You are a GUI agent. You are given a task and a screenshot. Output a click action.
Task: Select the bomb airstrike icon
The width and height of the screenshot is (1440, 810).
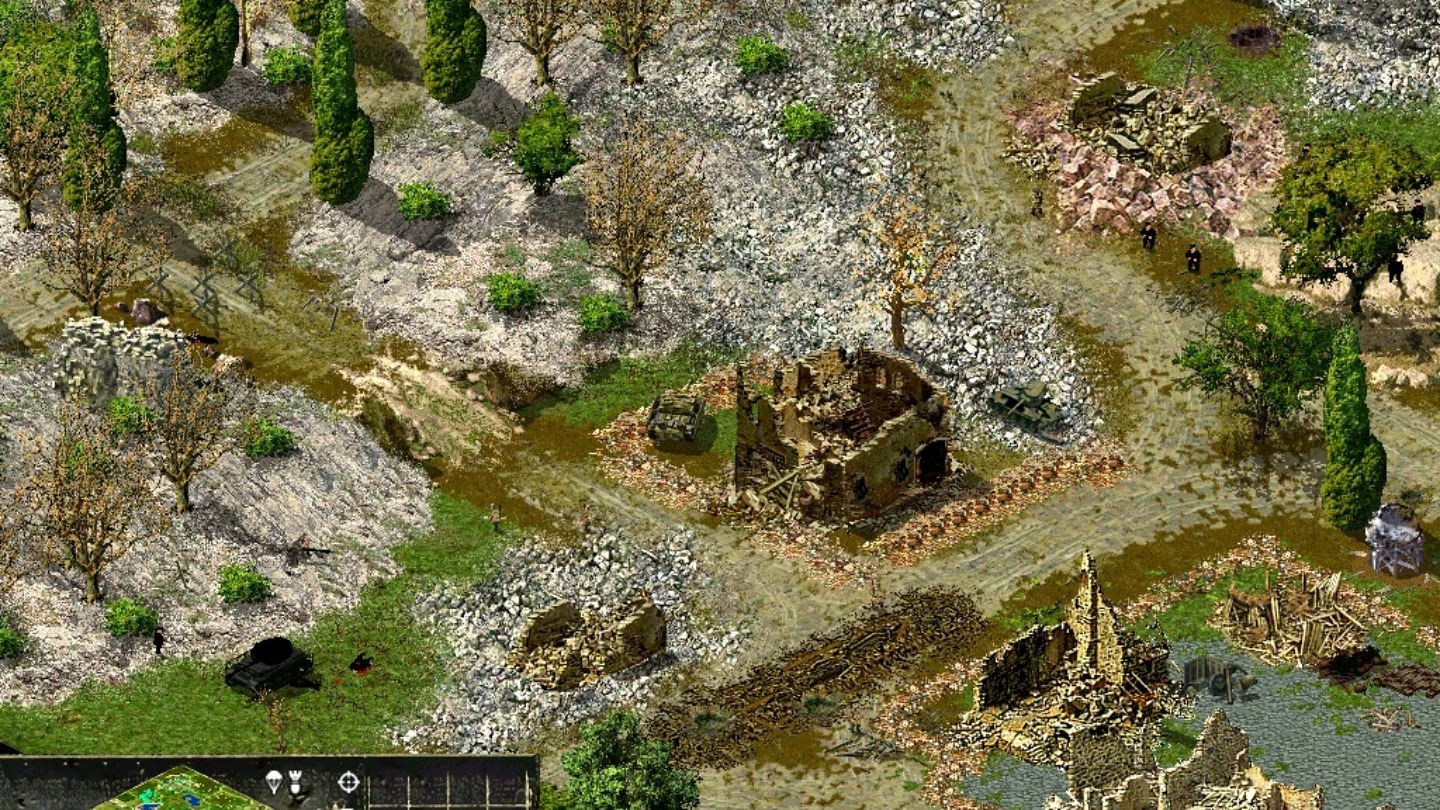click(x=296, y=781)
